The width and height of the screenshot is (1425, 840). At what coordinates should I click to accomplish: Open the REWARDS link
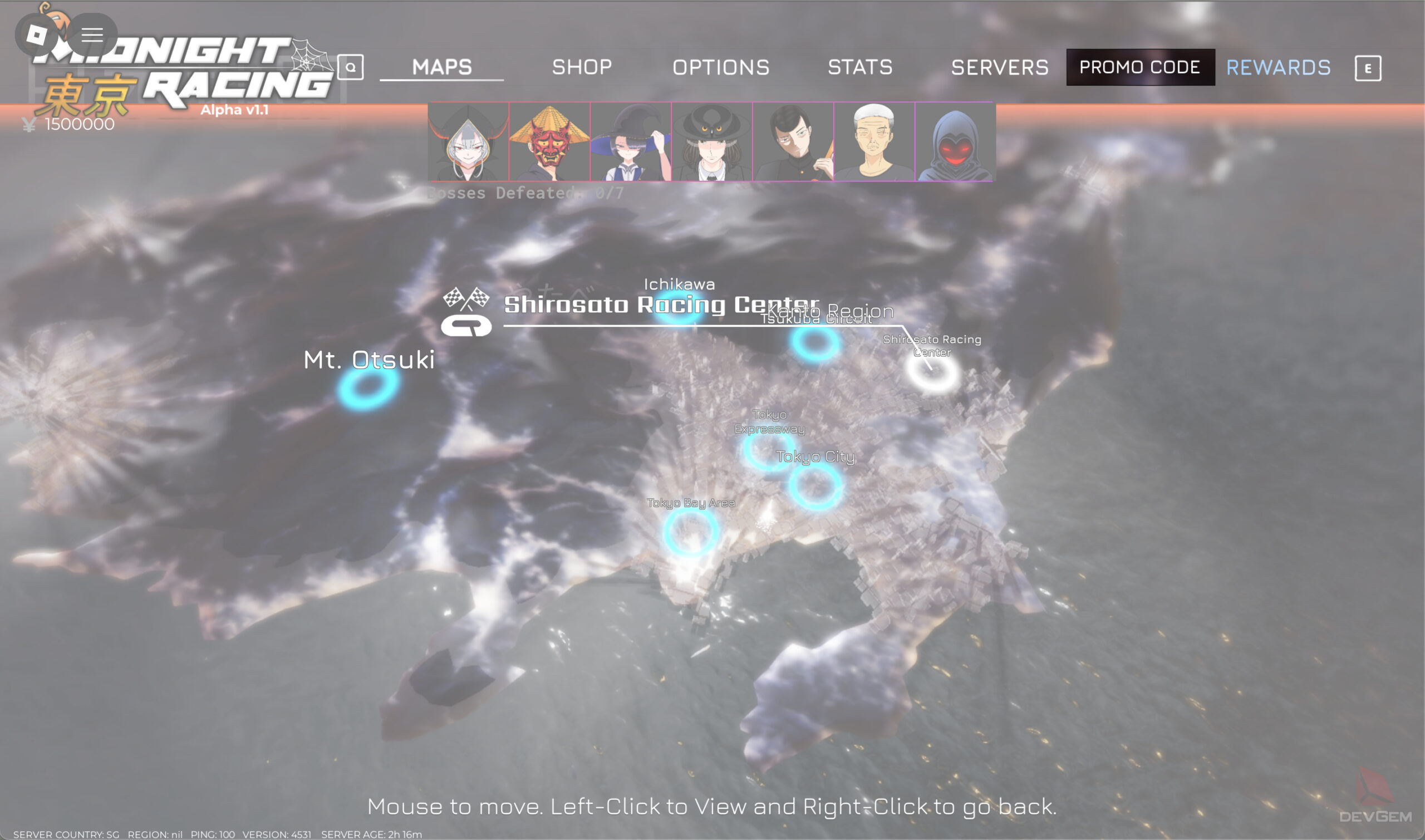pyautogui.click(x=1278, y=67)
